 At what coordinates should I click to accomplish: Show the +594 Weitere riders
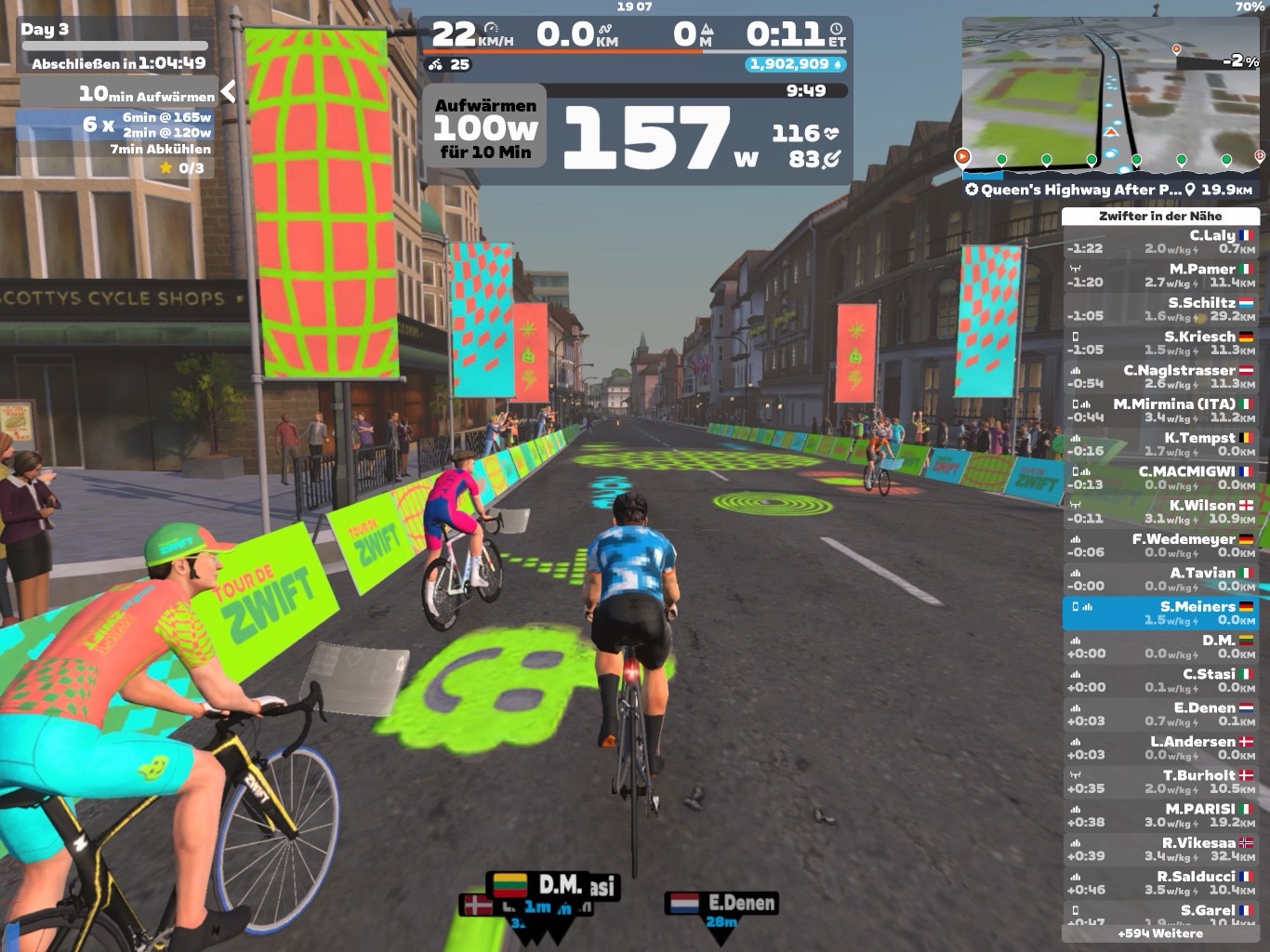pyautogui.click(x=1160, y=933)
